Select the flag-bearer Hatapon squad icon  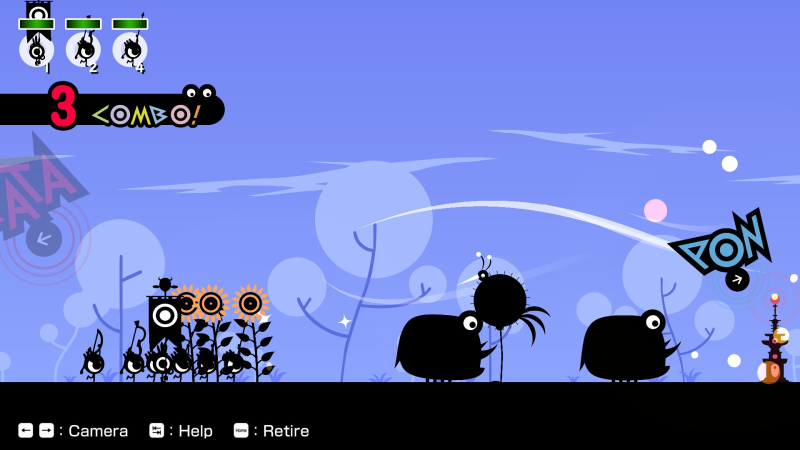click(x=37, y=47)
